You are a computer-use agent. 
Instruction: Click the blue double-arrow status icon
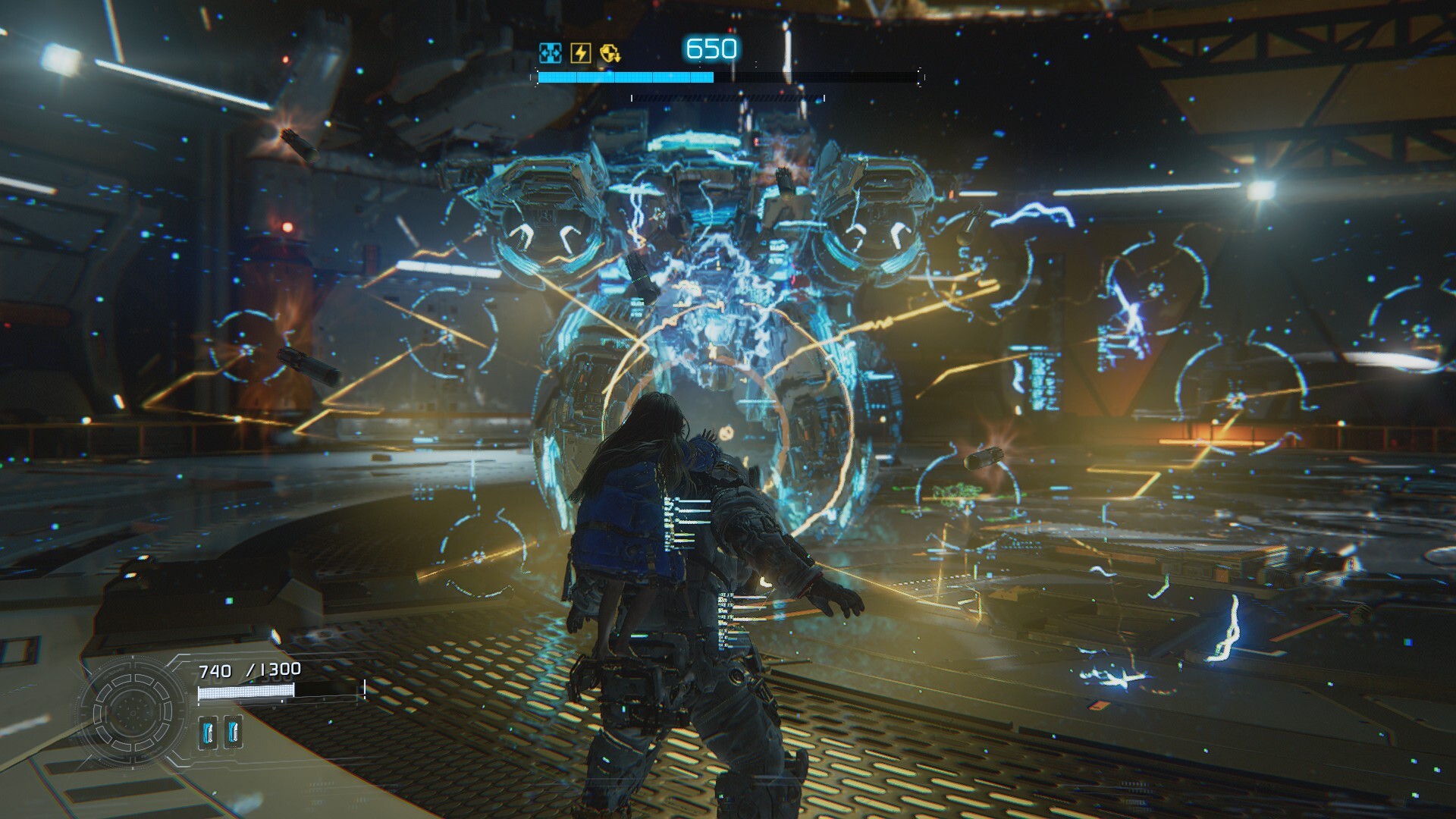click(x=550, y=52)
